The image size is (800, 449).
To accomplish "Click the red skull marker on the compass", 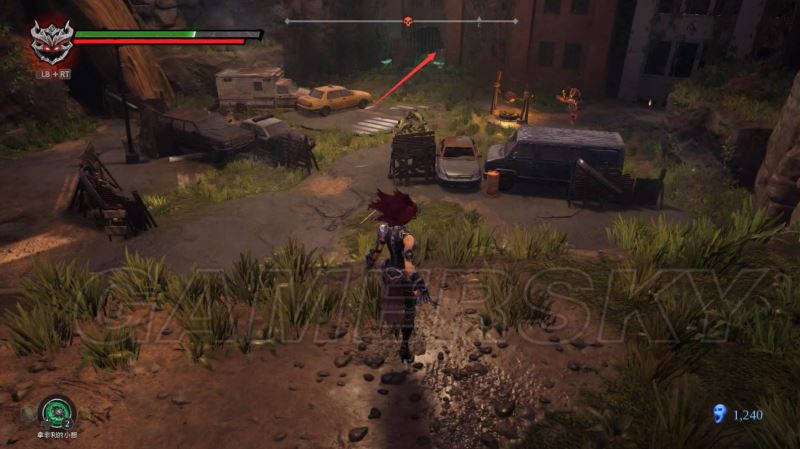I will 407,21.
